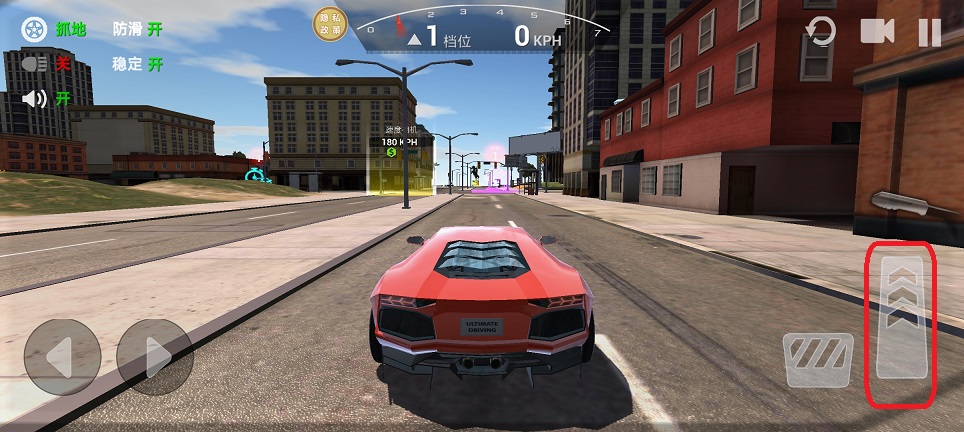Change the 抓地 grip mode via wheel icon

[34, 29]
